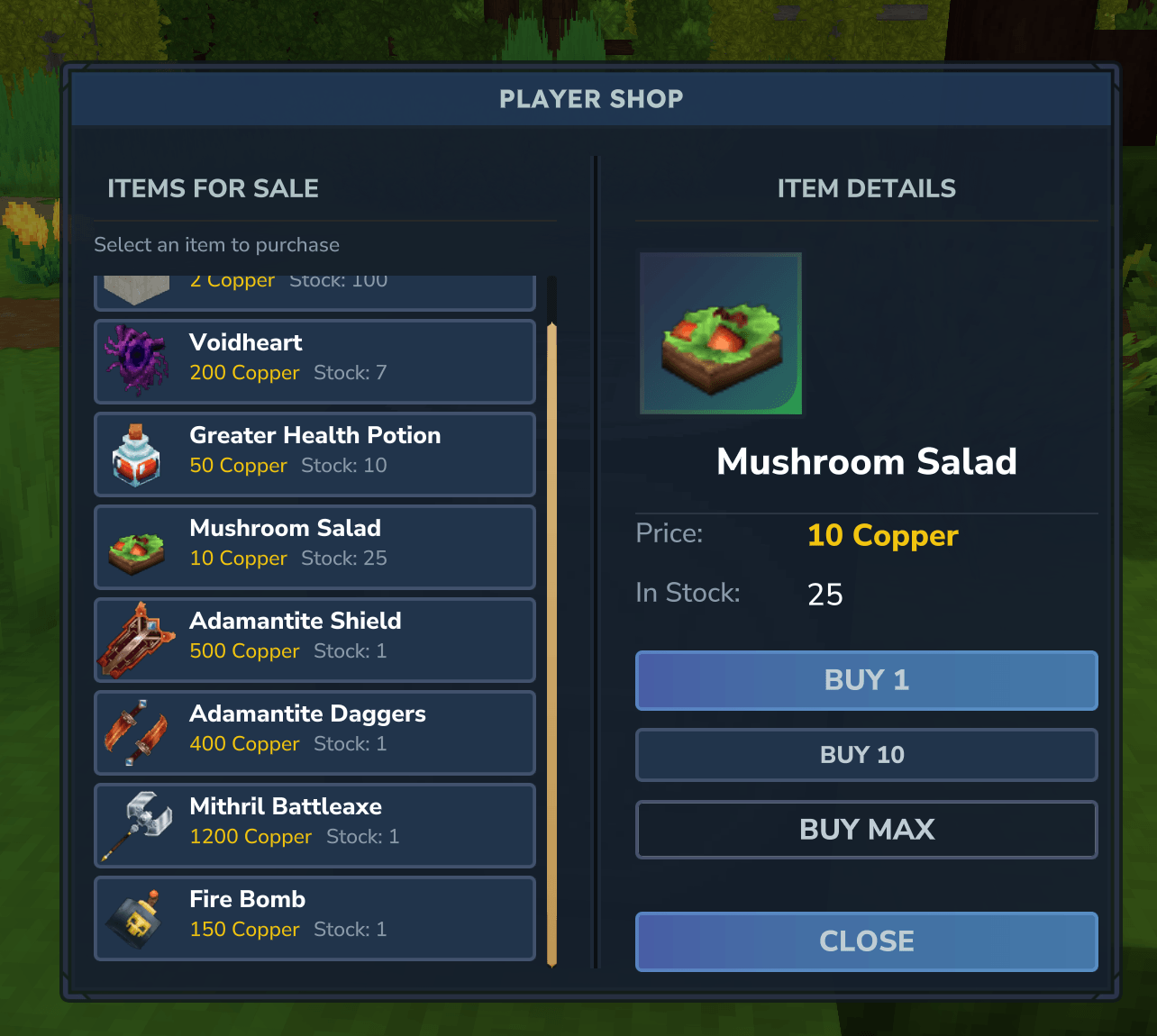The width and height of the screenshot is (1157, 1036).
Task: Choose the Greater Health Potion listing
Action: (x=314, y=454)
